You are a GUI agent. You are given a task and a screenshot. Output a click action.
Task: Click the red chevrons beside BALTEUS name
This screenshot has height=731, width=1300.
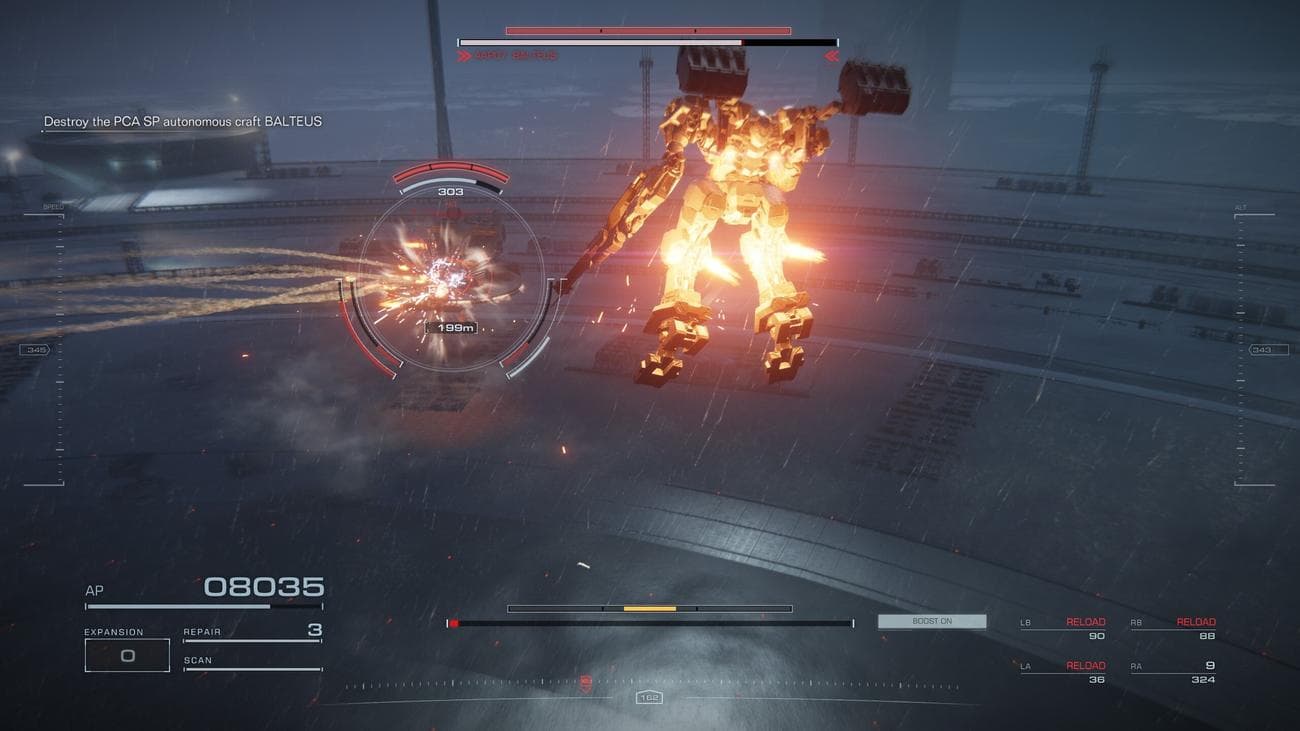click(x=465, y=56)
